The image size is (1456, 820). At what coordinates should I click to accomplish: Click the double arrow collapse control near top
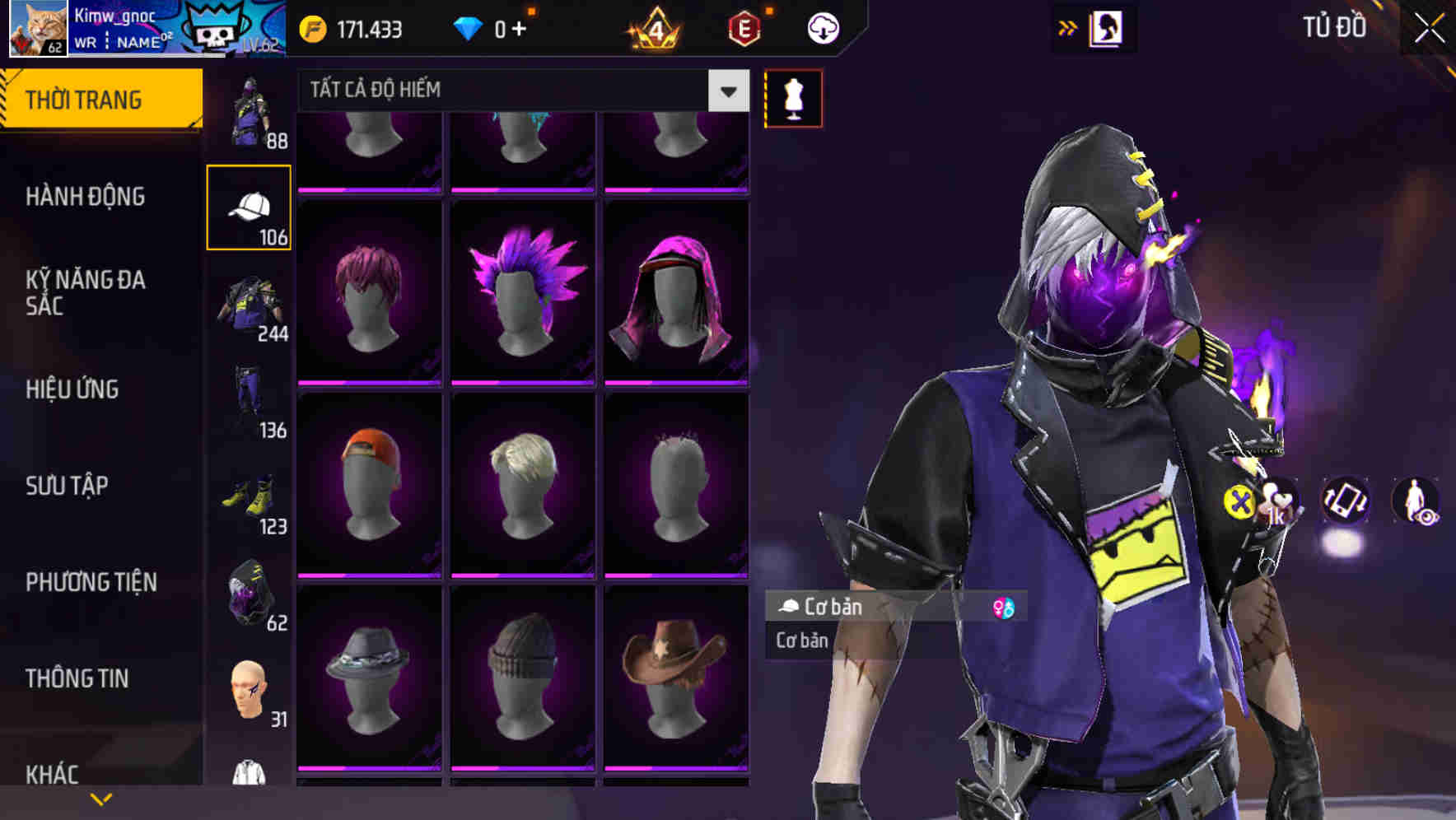(1068, 27)
